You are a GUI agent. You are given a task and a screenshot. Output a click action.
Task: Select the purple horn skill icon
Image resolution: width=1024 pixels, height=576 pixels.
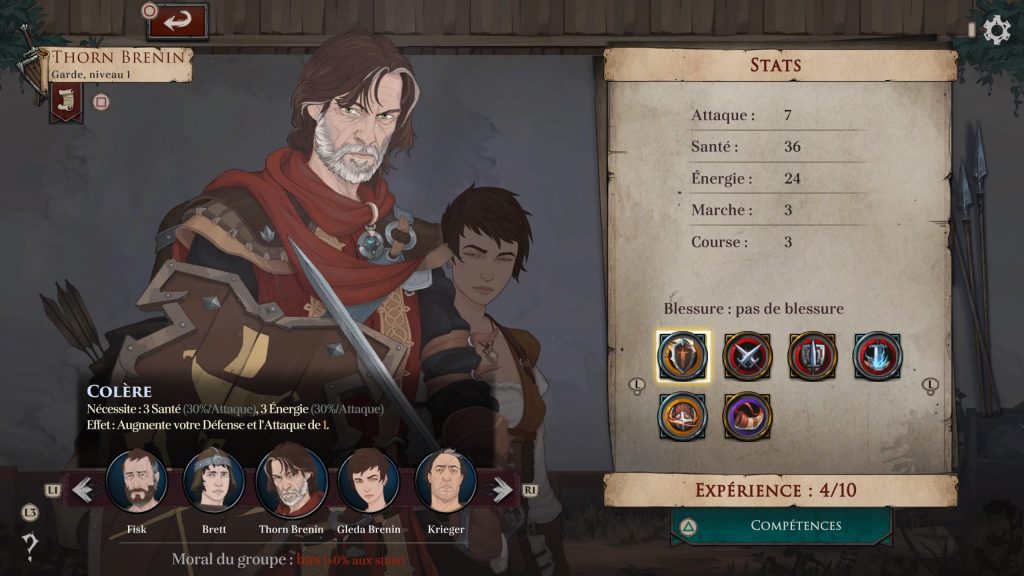748,416
